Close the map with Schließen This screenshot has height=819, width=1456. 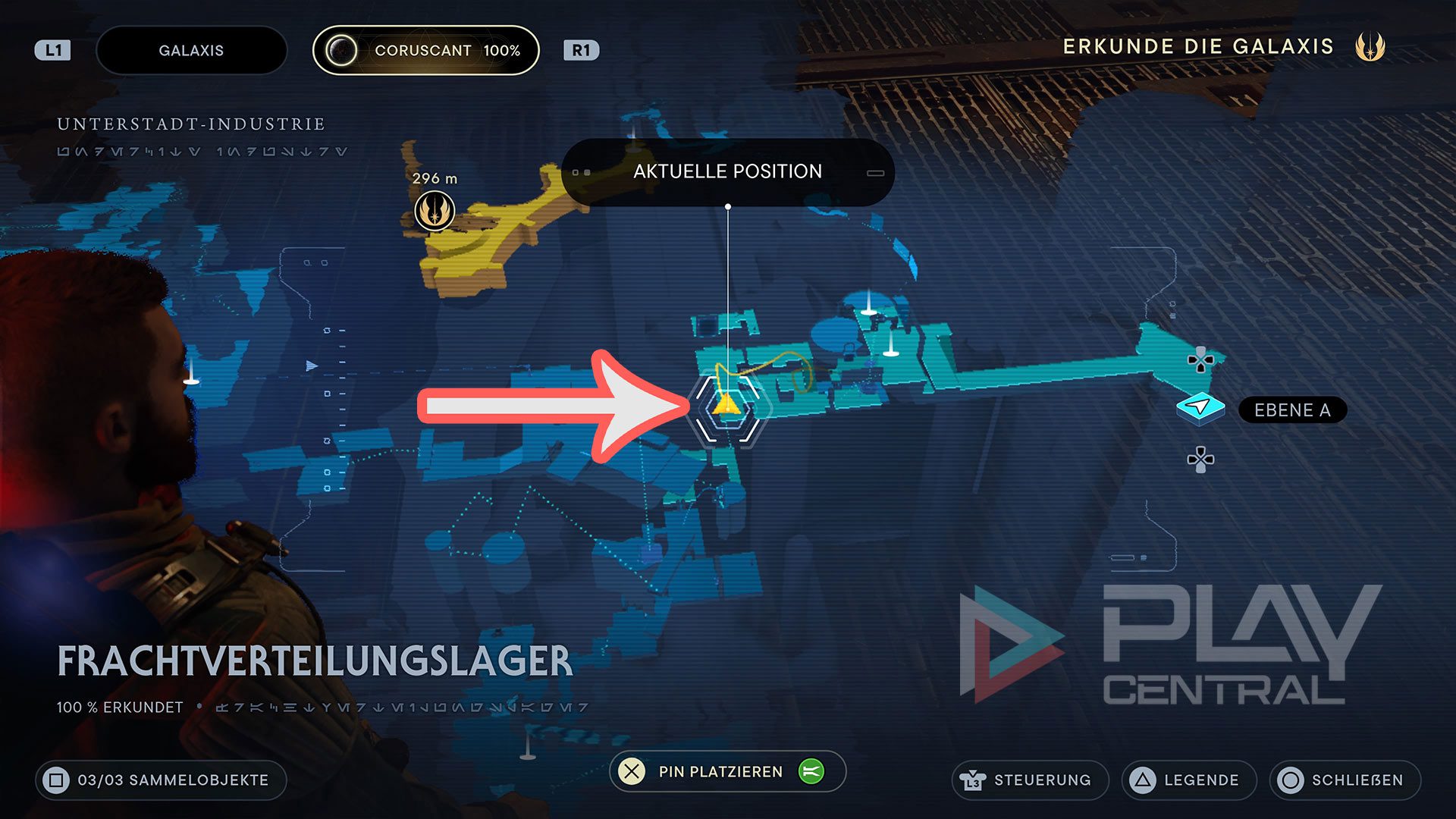click(x=1344, y=780)
